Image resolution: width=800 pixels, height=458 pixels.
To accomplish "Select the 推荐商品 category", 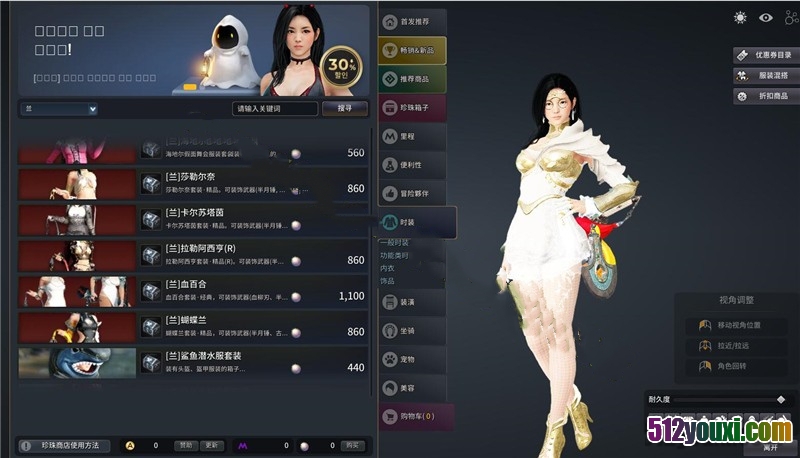I will point(412,78).
